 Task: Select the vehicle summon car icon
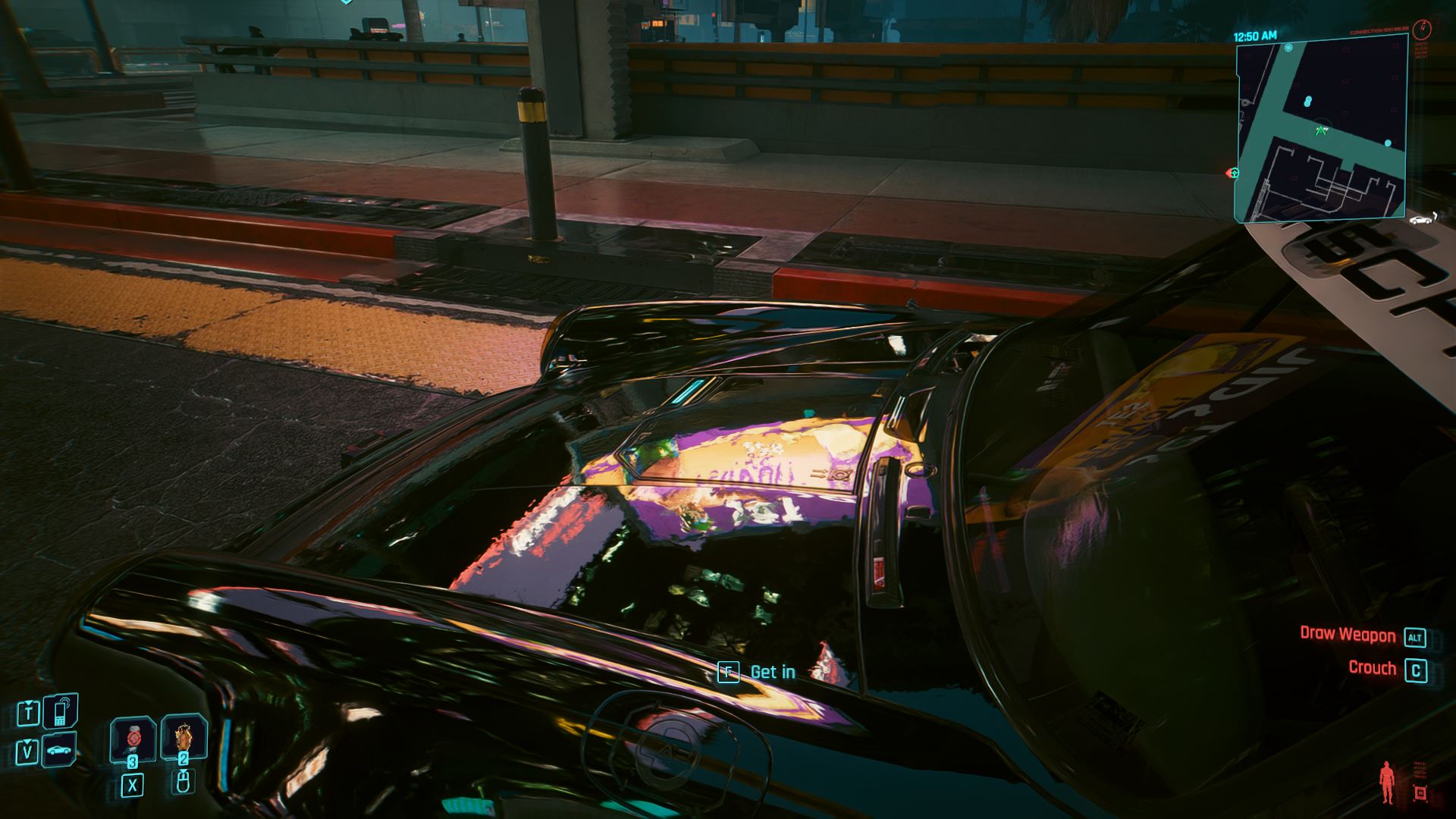click(x=59, y=752)
